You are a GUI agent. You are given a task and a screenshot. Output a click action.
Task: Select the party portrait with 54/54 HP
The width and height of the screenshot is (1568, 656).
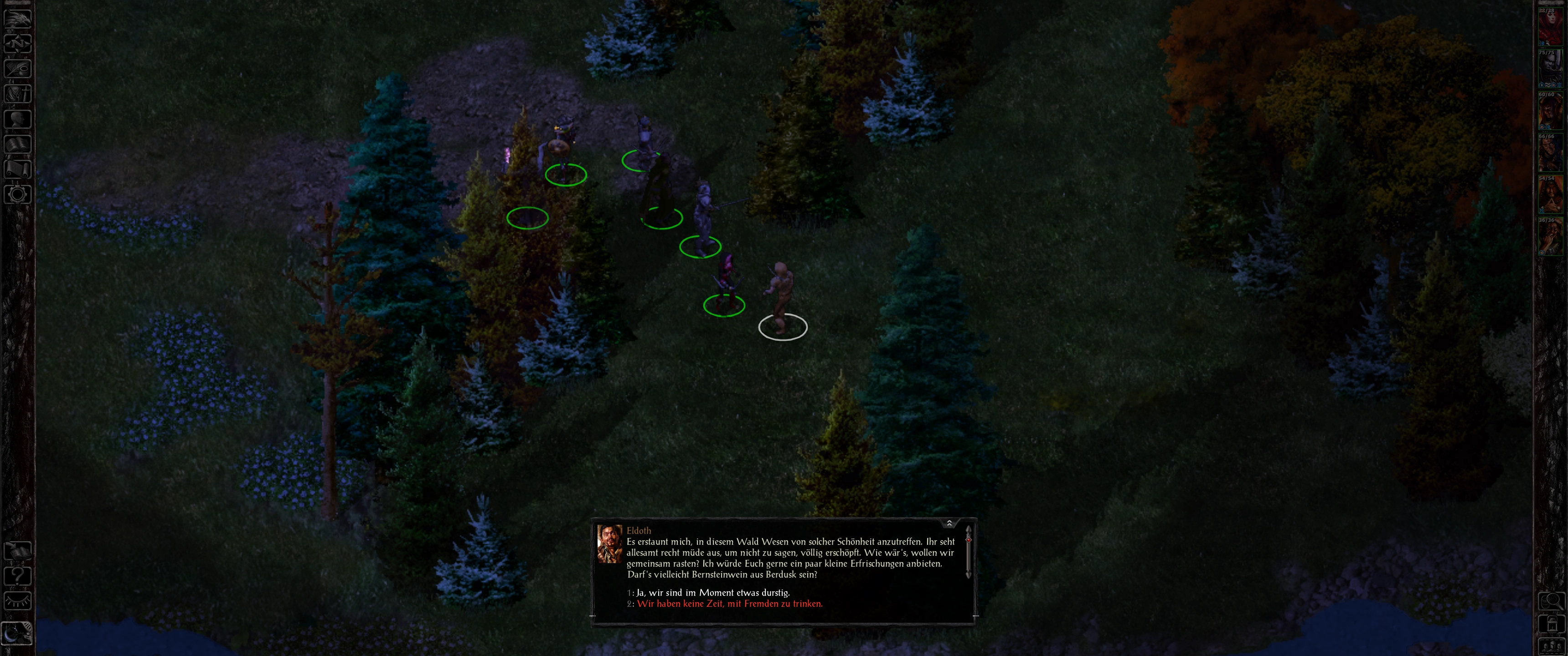click(x=1550, y=195)
